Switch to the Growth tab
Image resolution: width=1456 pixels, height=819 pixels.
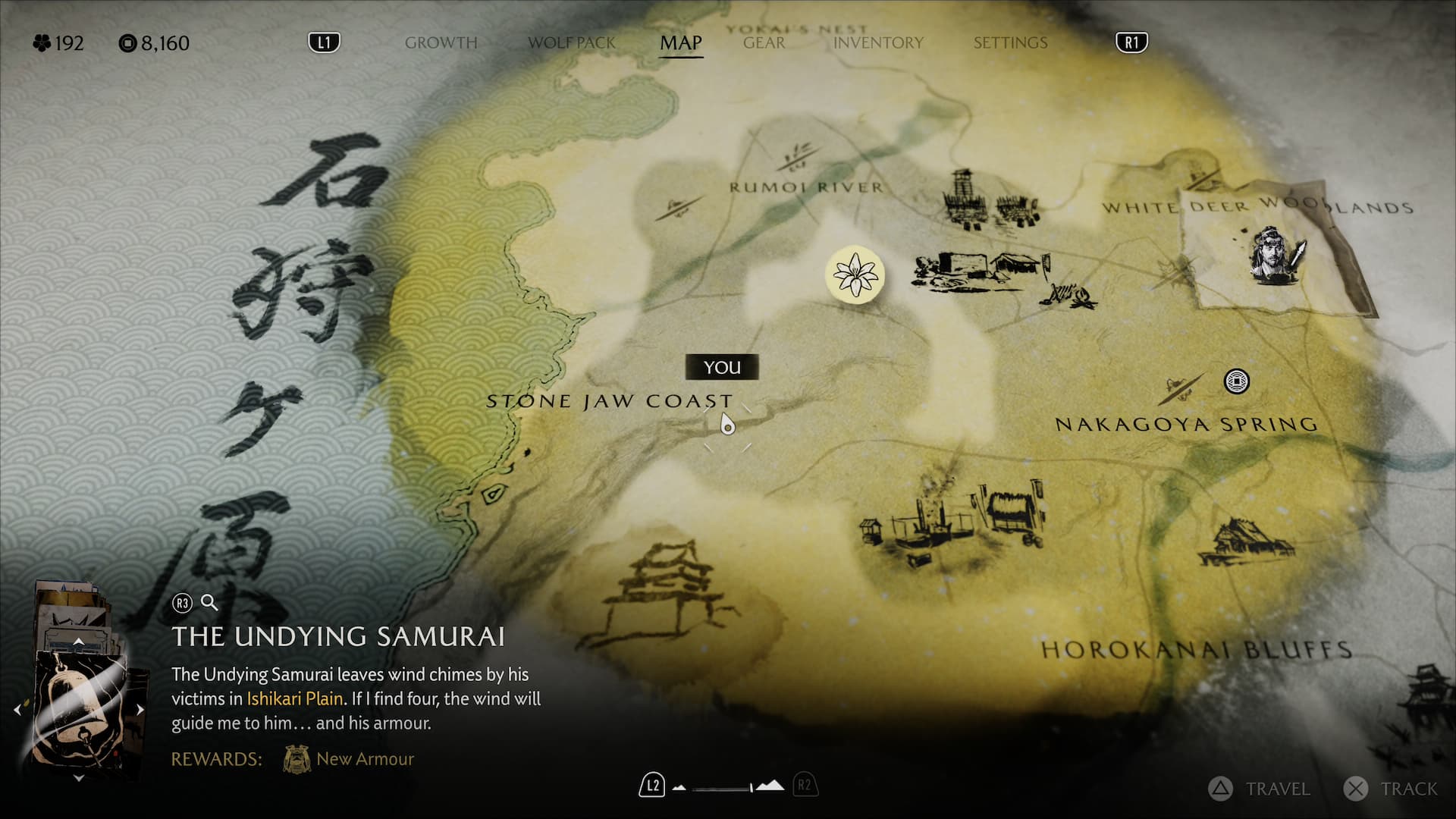[441, 43]
